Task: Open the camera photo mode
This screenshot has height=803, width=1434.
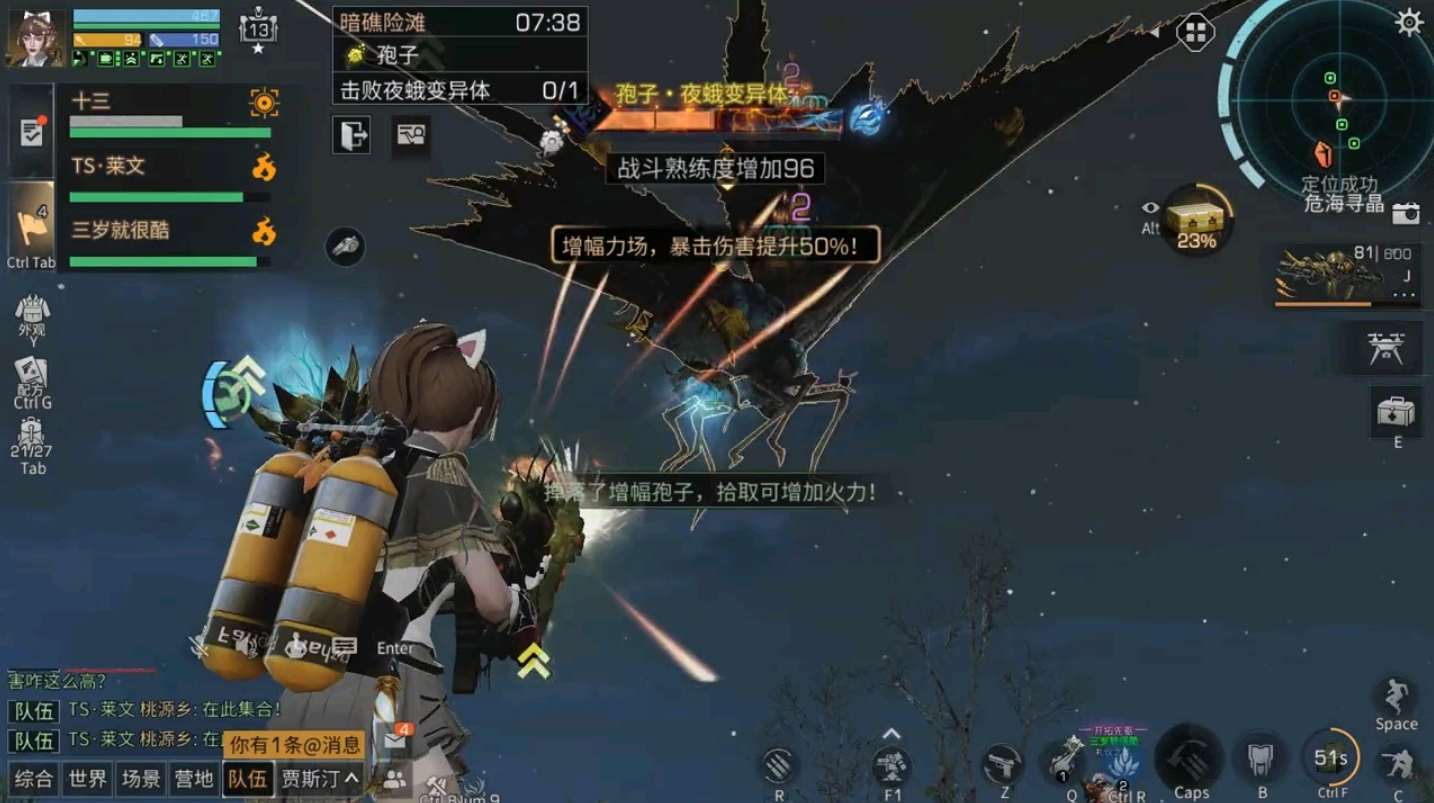Action: (1406, 213)
